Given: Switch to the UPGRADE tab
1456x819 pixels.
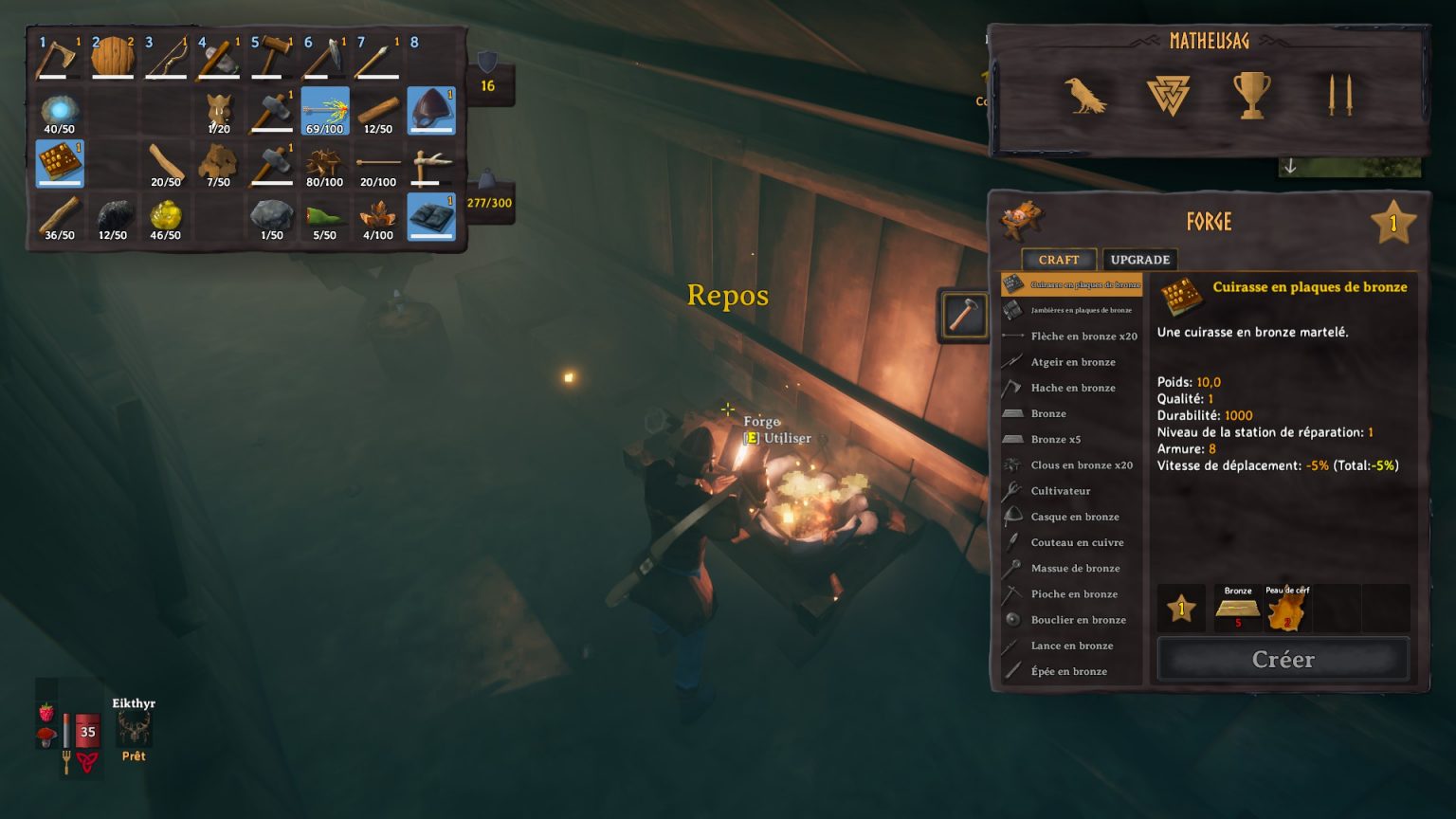Looking at the screenshot, I should (1138, 259).
